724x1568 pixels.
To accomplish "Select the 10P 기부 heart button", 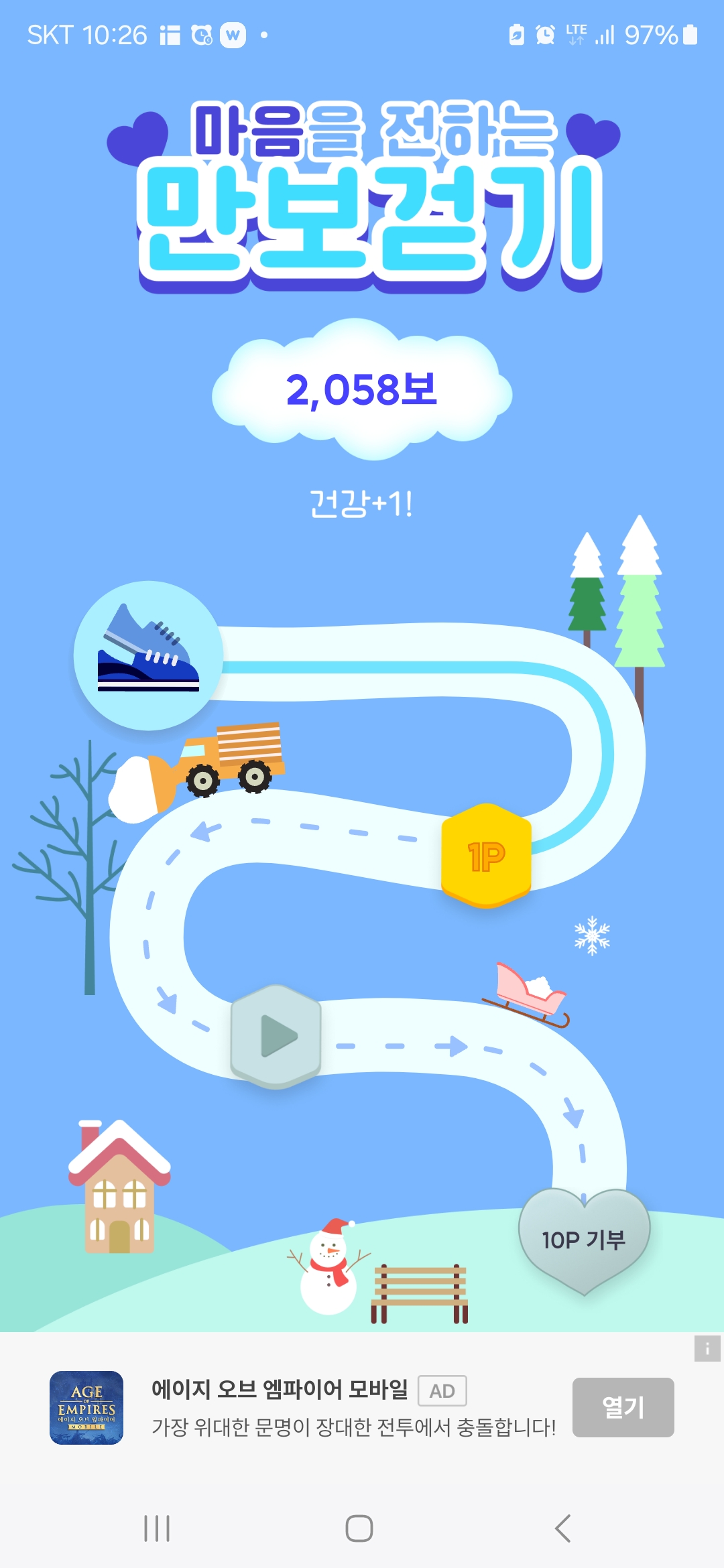I will [x=583, y=1240].
